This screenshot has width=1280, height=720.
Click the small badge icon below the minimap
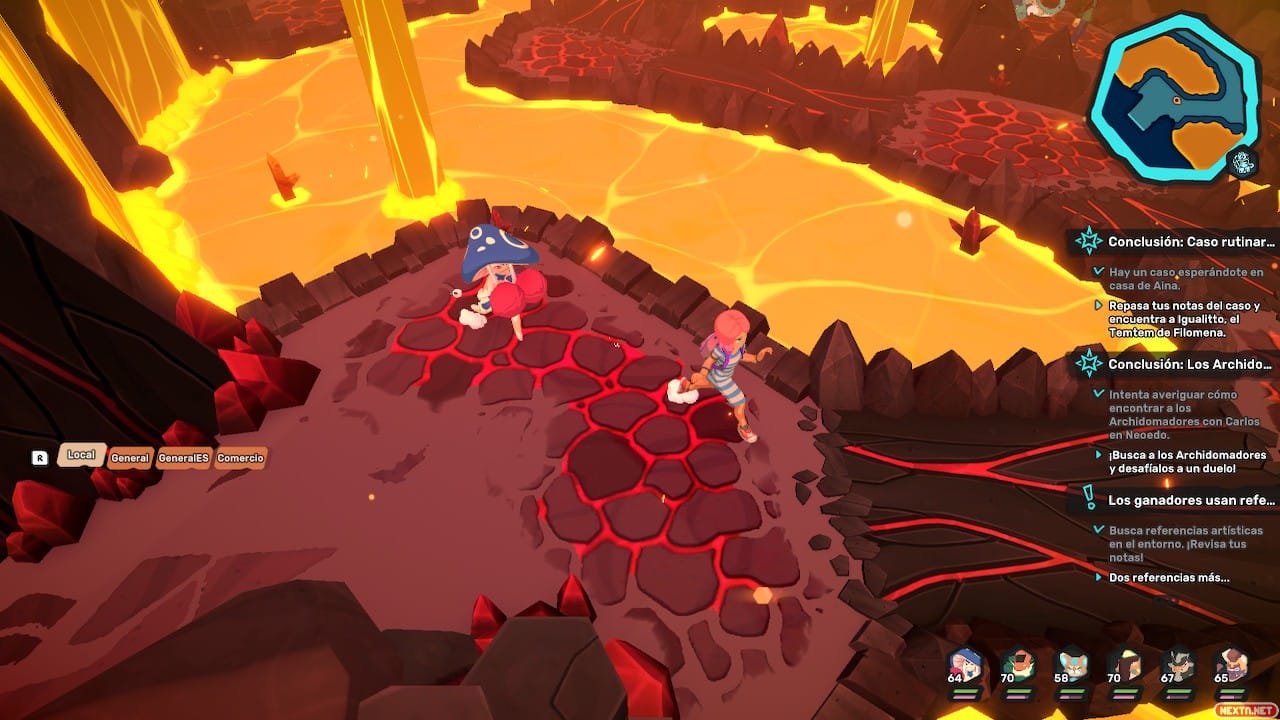tap(1243, 162)
